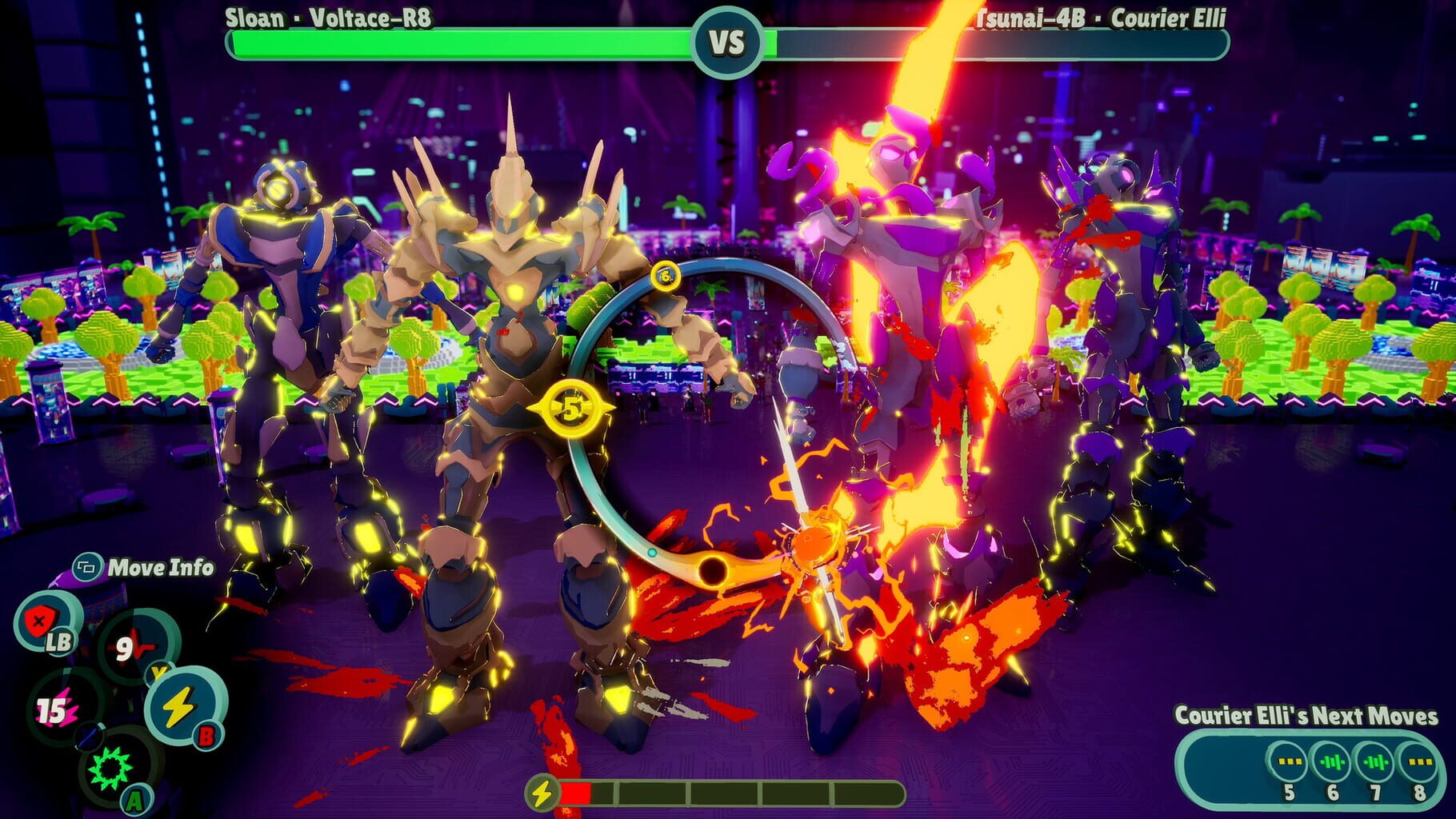The height and width of the screenshot is (819, 1456).
Task: Toggle Courier Elli's move numbered 8
Action: [x=1420, y=761]
